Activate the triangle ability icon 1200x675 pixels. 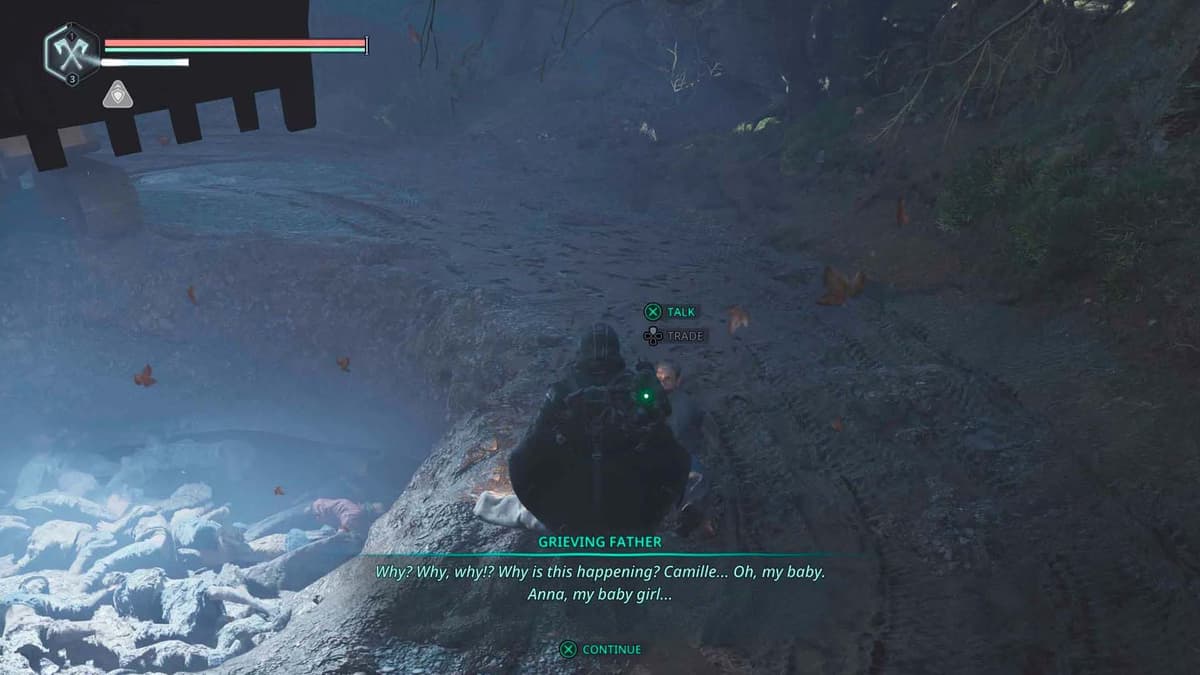point(117,95)
